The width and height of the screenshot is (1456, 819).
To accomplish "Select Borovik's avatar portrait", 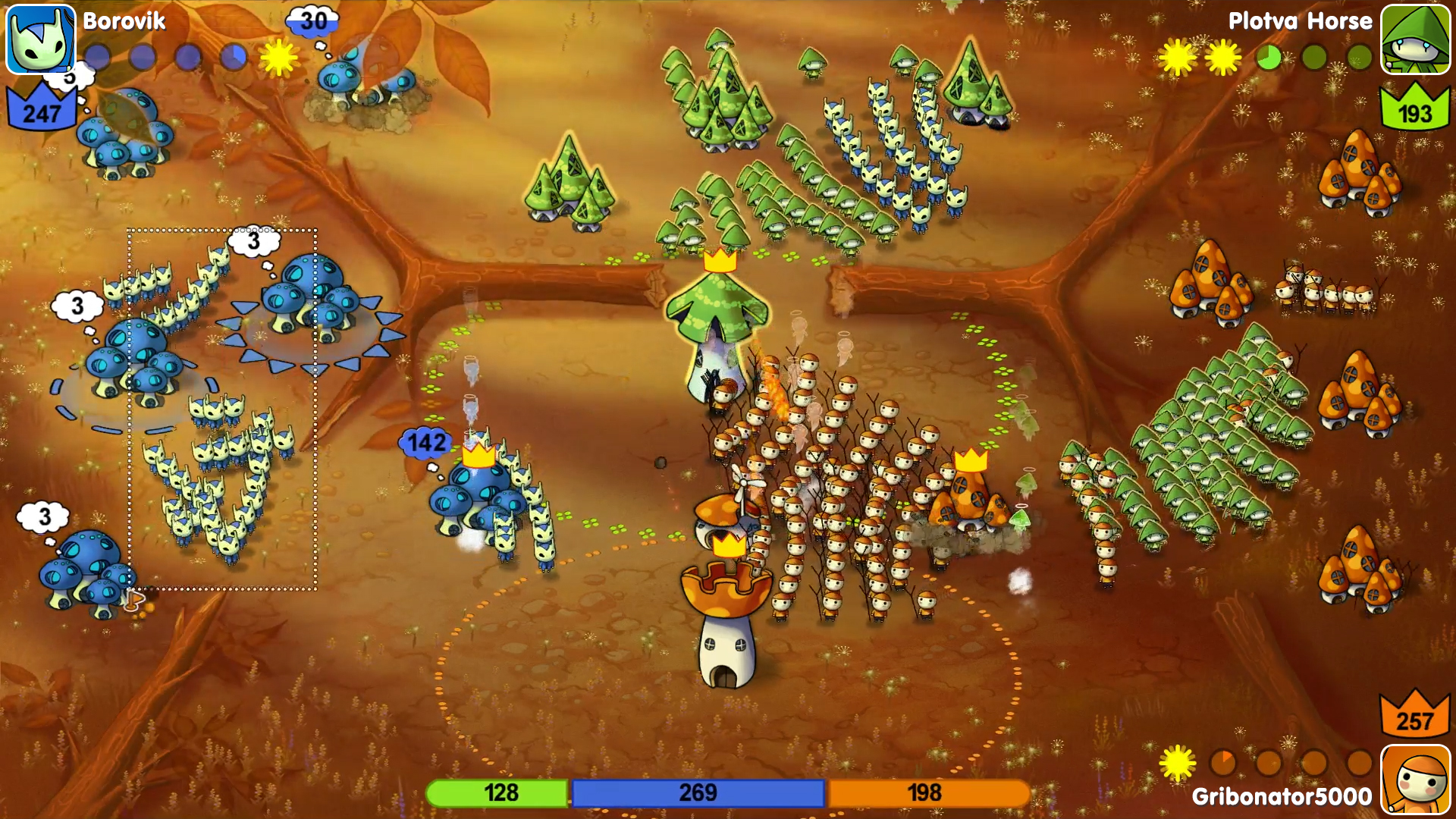I will tap(39, 39).
